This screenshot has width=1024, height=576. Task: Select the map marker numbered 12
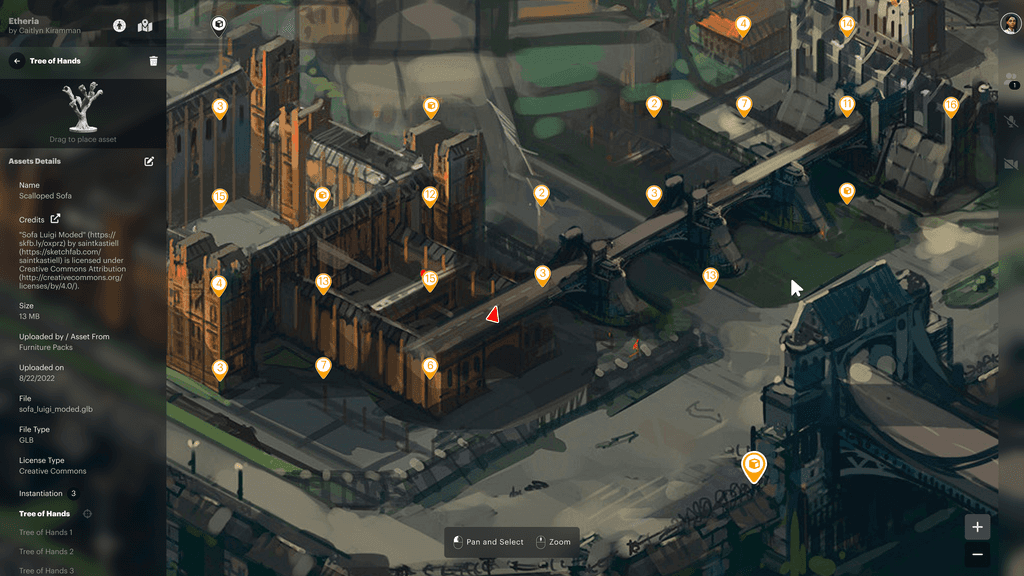430,195
